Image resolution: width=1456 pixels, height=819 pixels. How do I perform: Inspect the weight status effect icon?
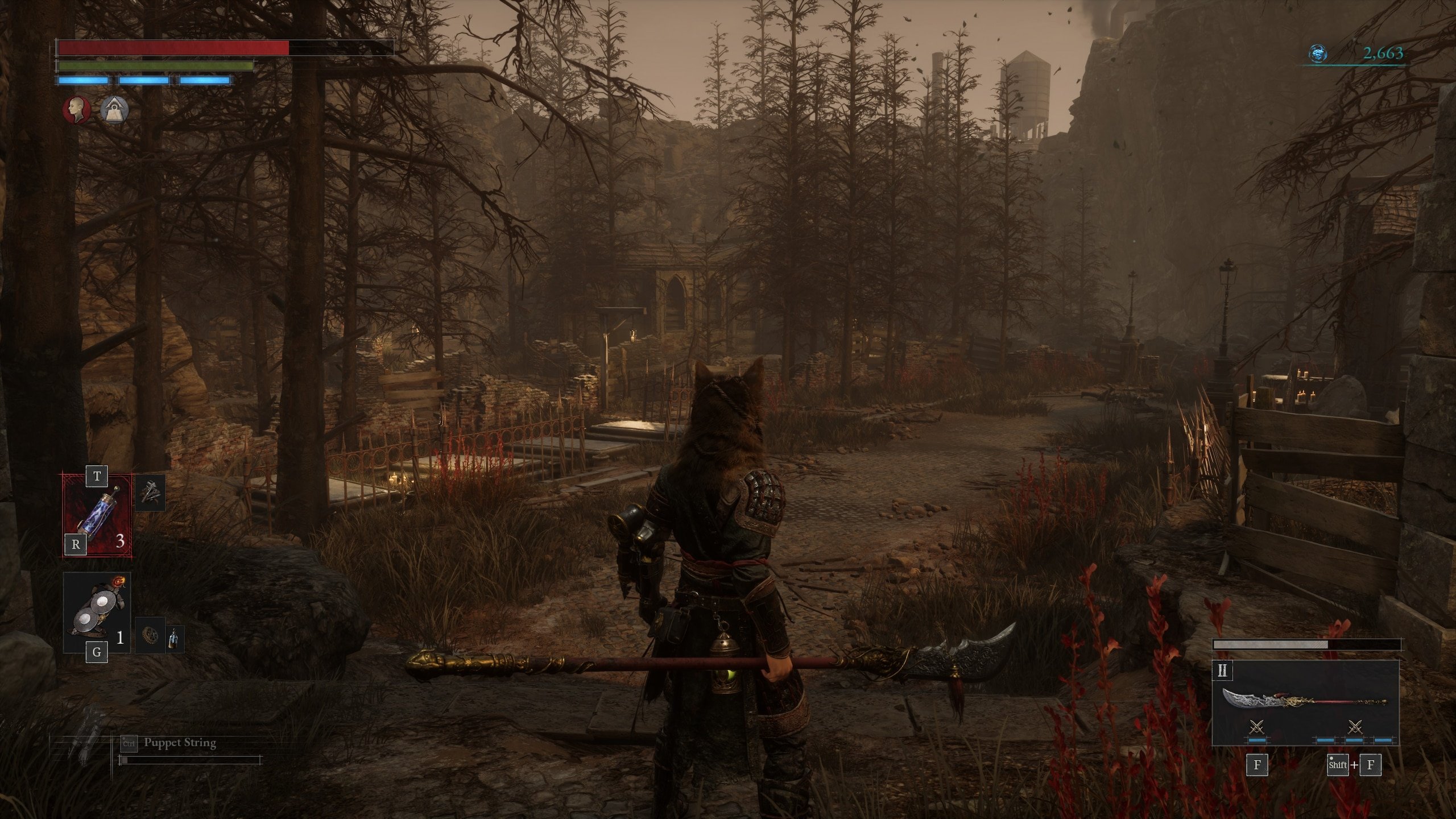point(115,109)
